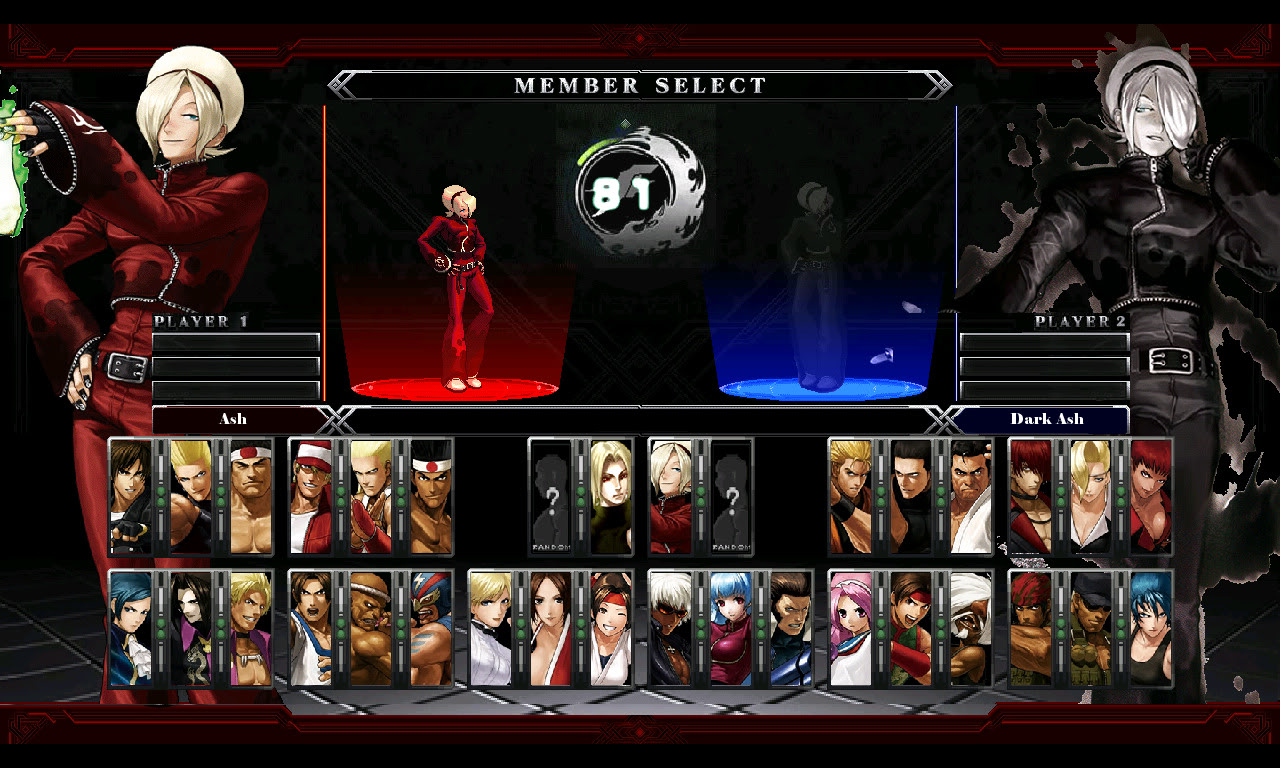Select Mai Shiranui's portrait
The width and height of the screenshot is (1280, 768).
click(546, 626)
